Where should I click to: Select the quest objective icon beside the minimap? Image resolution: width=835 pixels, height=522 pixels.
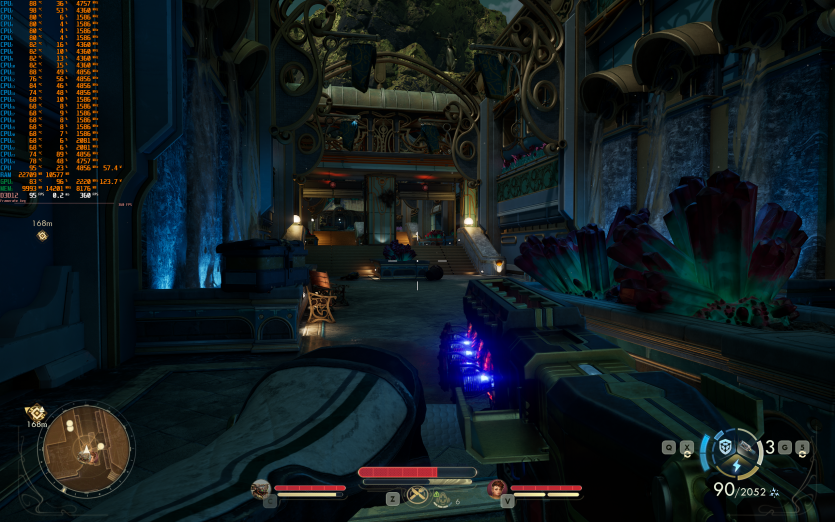[x=36, y=411]
